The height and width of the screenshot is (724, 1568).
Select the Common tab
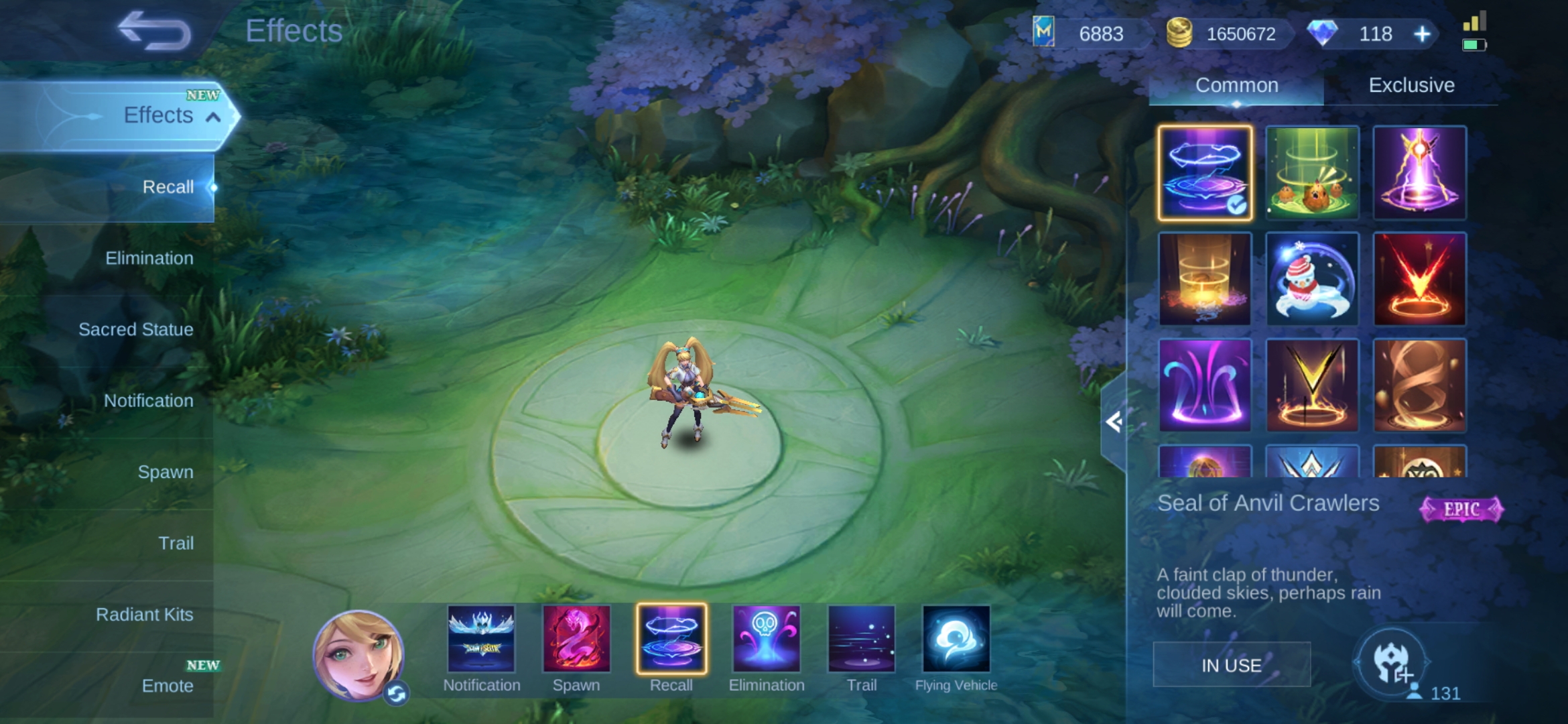[1236, 85]
